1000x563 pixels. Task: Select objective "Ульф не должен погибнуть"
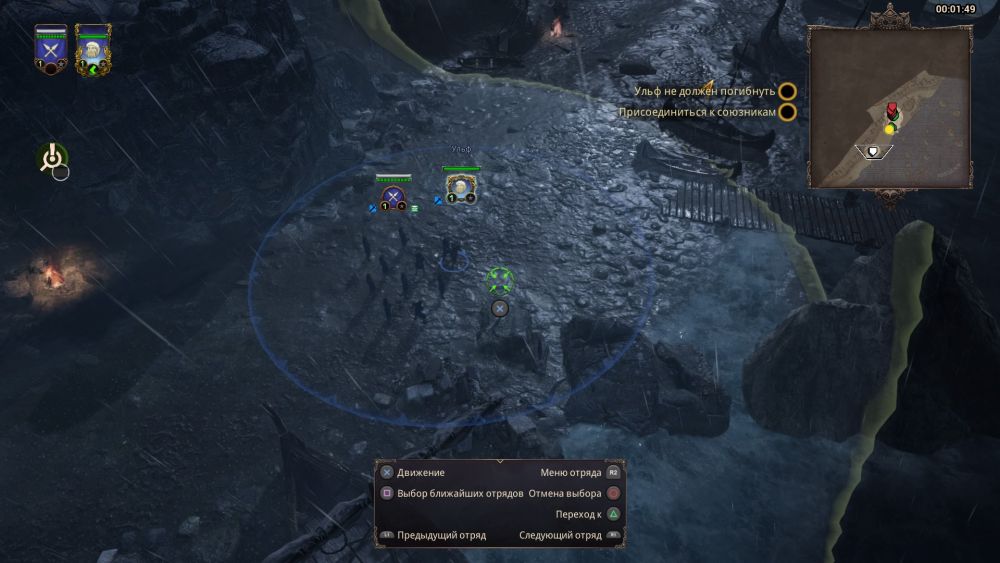coord(704,91)
